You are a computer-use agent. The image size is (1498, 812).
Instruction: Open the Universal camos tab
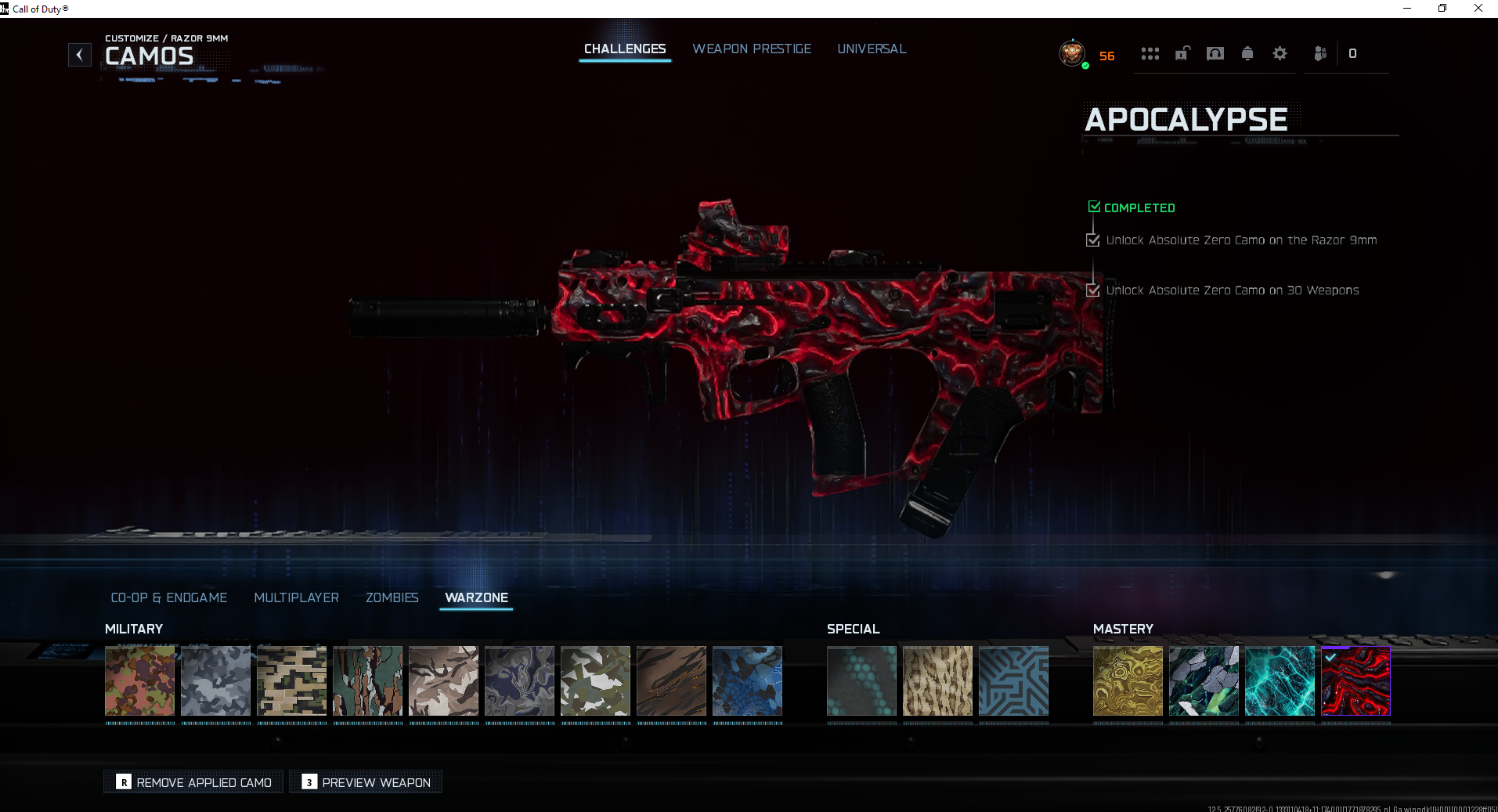(872, 49)
